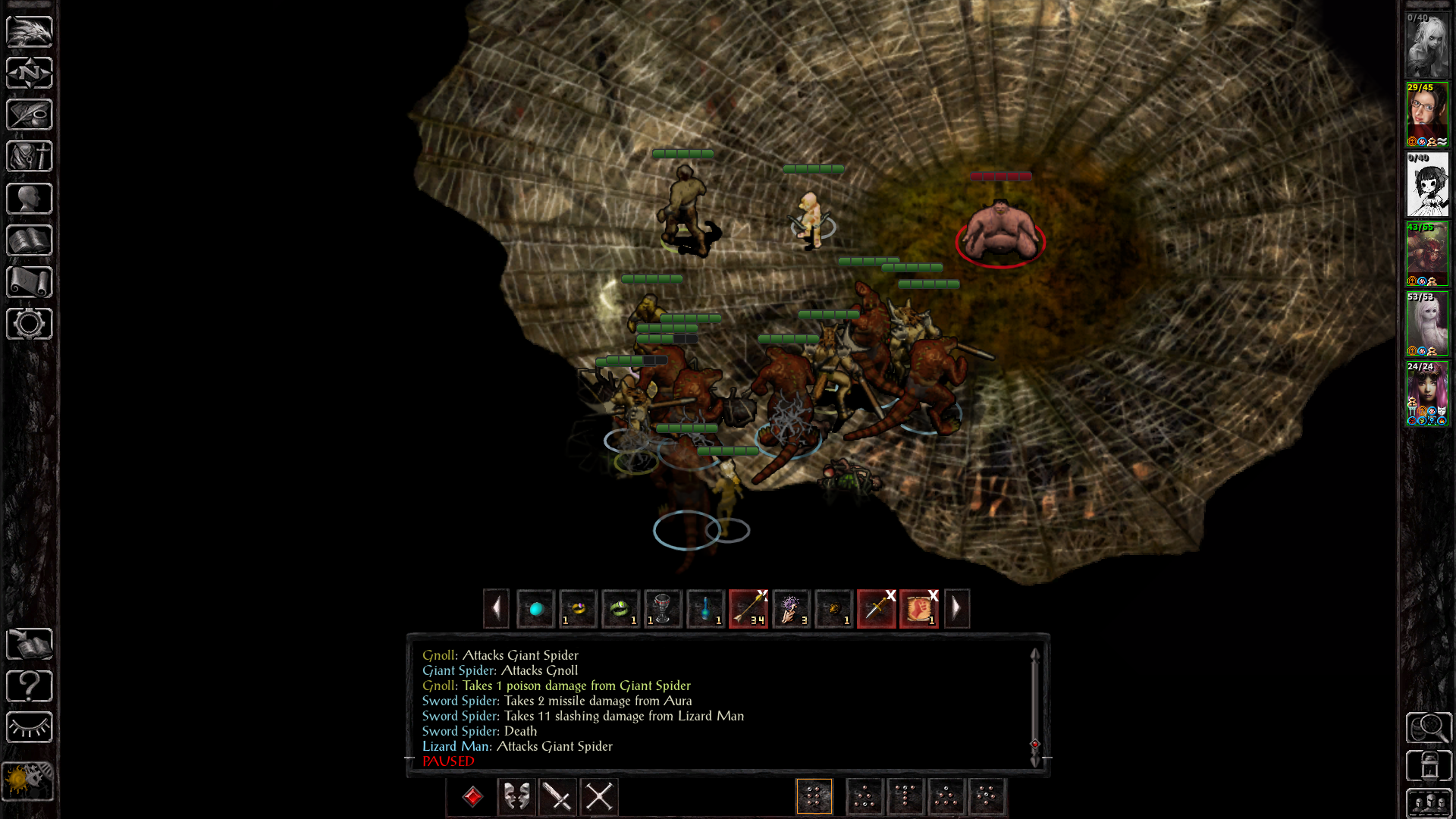Activate the help question mark button
This screenshot has width=1456, height=819.
[x=30, y=686]
